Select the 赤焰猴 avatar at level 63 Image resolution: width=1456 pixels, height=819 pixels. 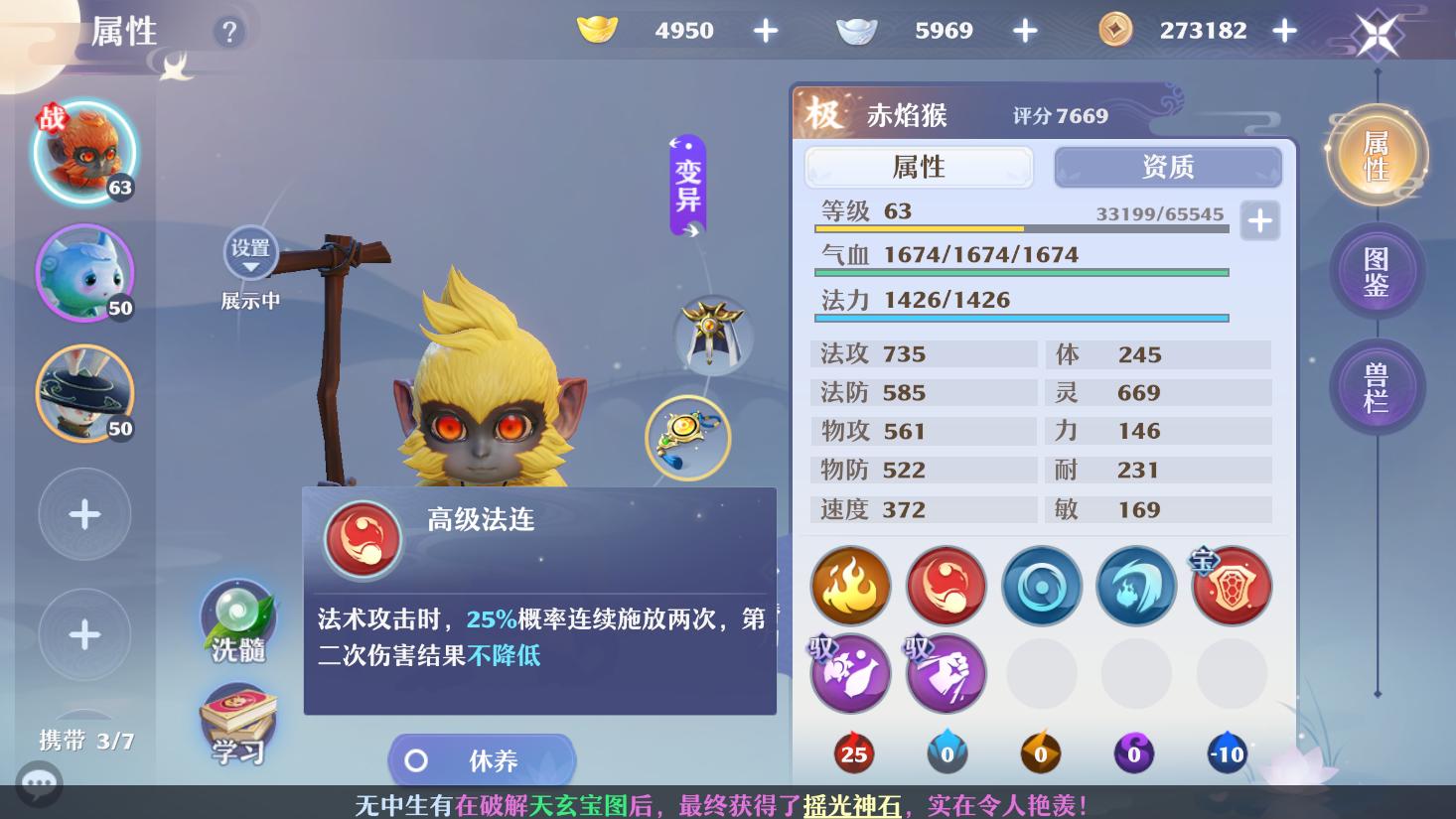coord(84,152)
